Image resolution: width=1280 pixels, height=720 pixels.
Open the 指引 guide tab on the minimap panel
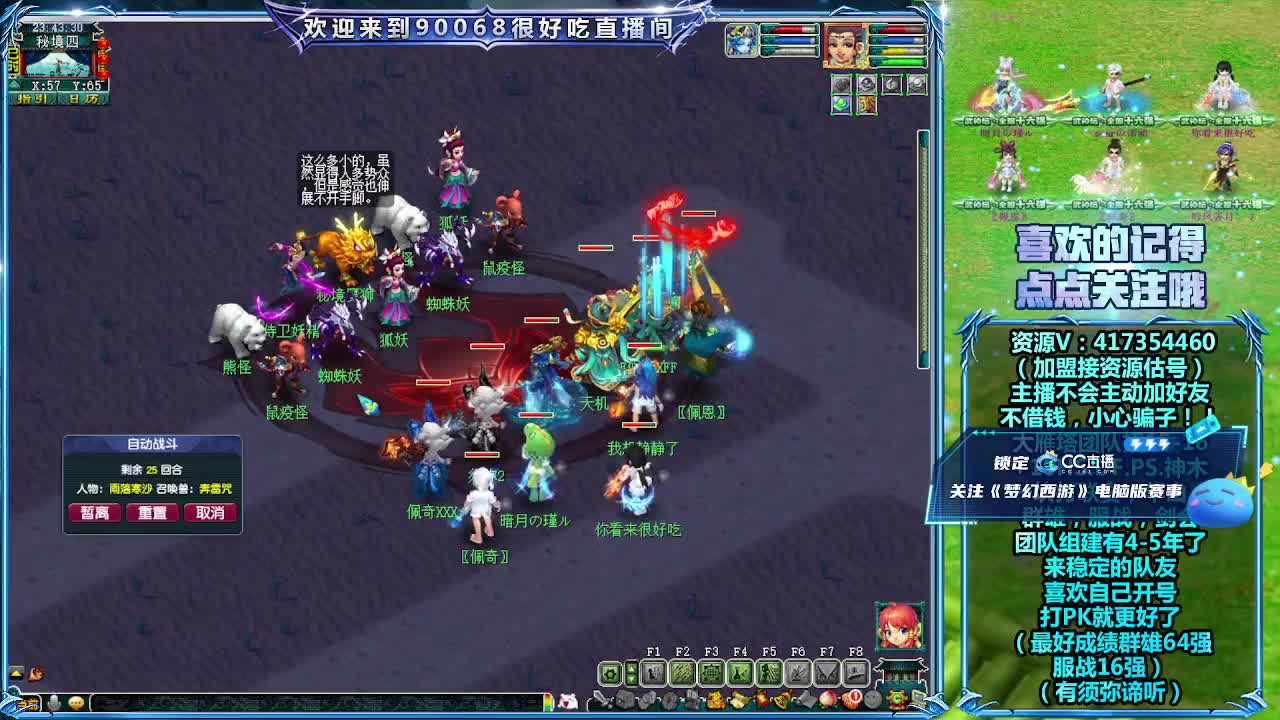[x=32, y=98]
